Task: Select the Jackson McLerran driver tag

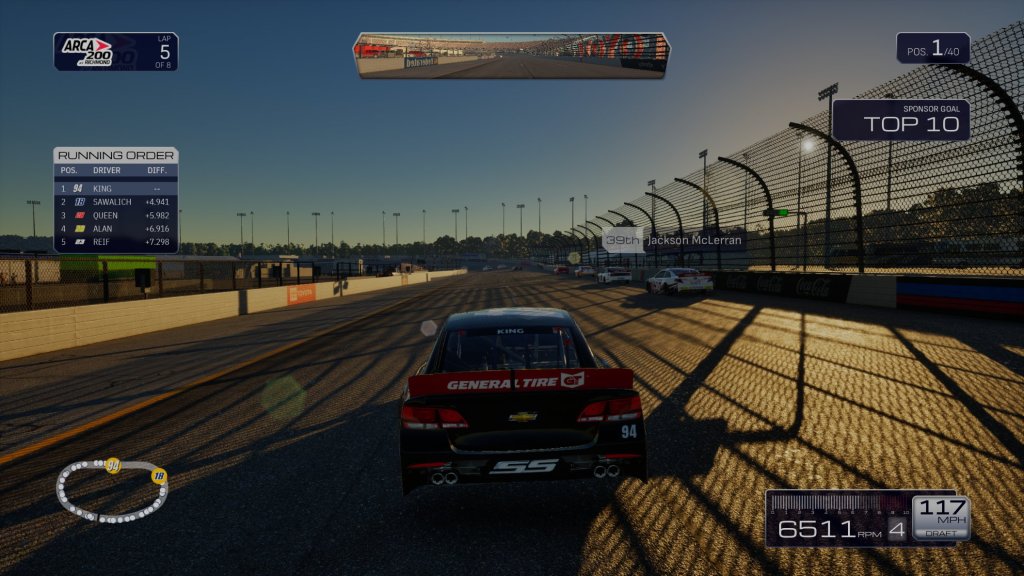Action: (674, 241)
